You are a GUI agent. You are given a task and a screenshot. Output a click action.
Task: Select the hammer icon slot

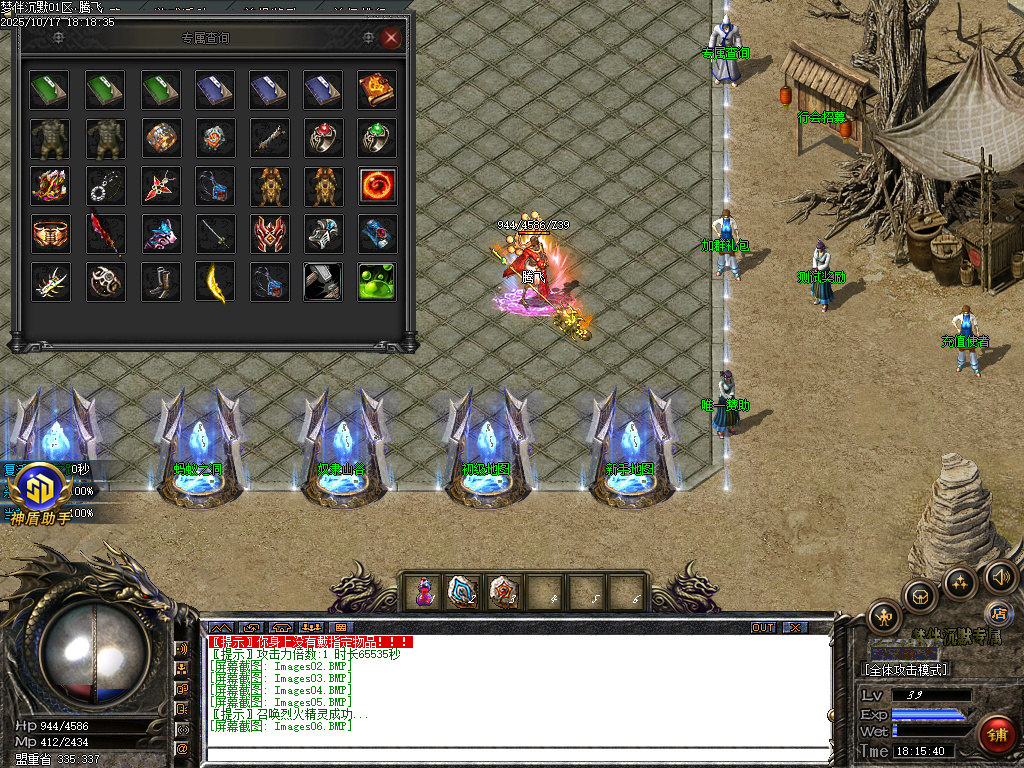coord(323,282)
